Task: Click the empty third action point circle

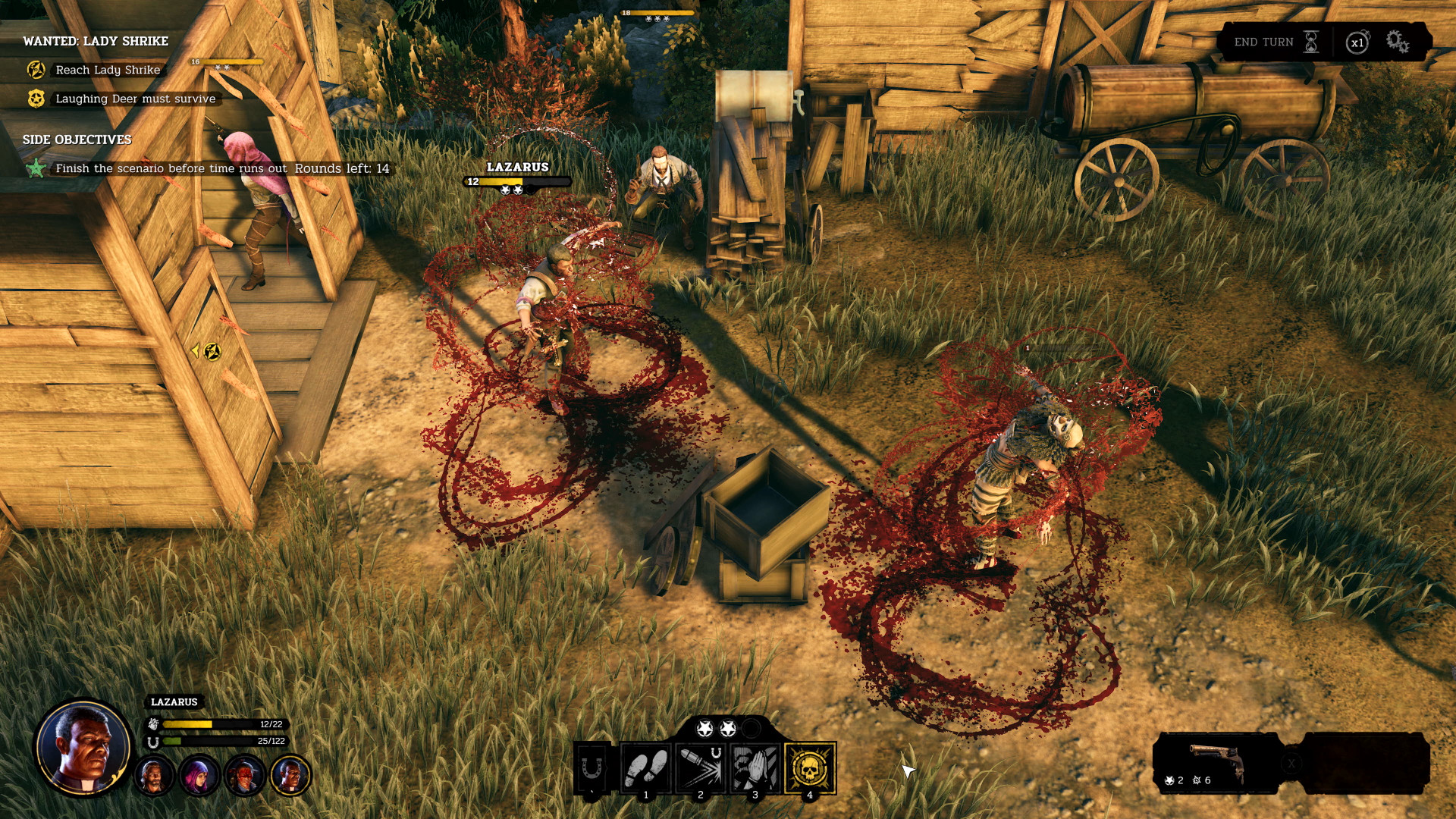Action: [x=751, y=728]
